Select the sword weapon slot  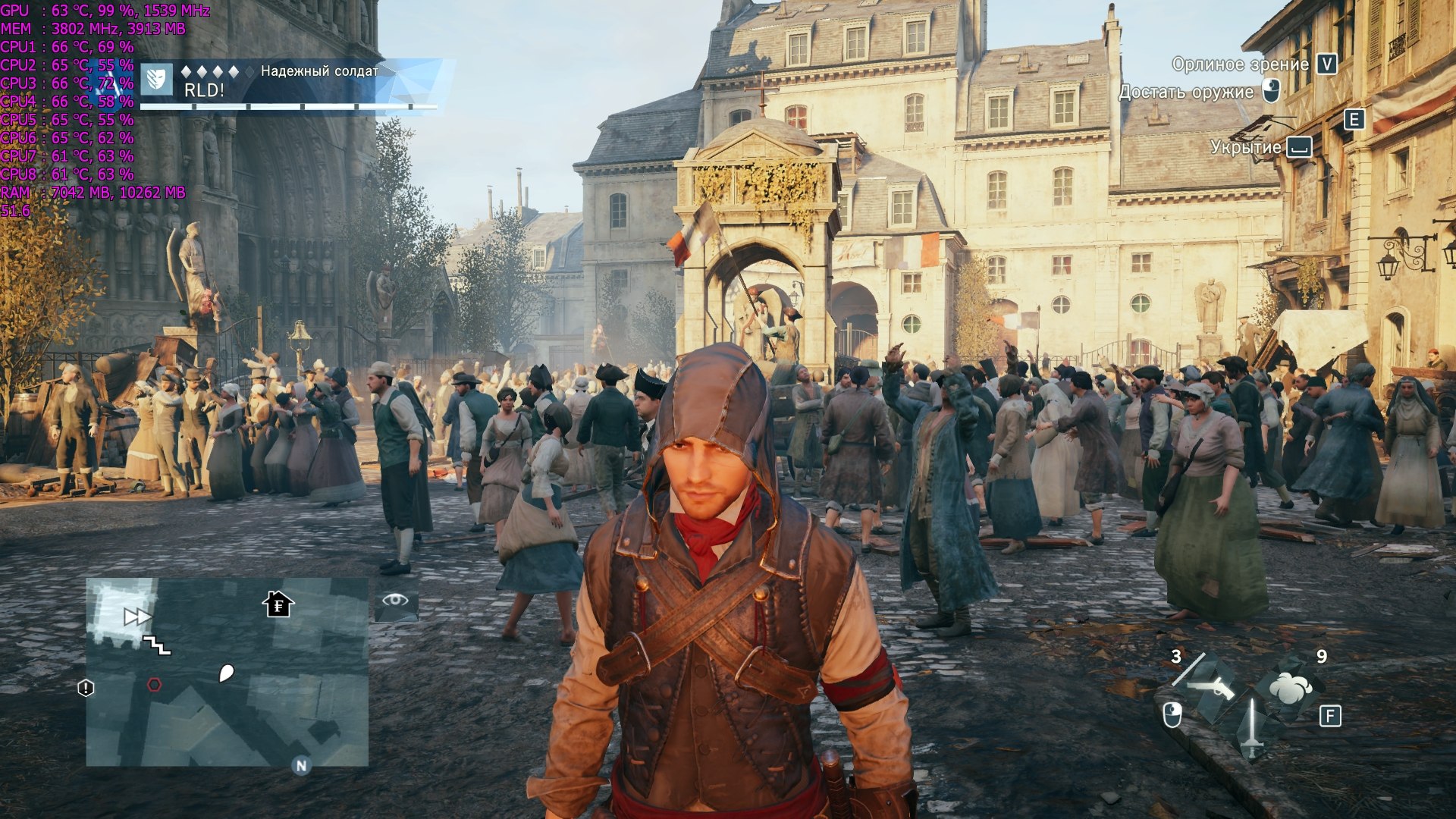coord(1252,728)
